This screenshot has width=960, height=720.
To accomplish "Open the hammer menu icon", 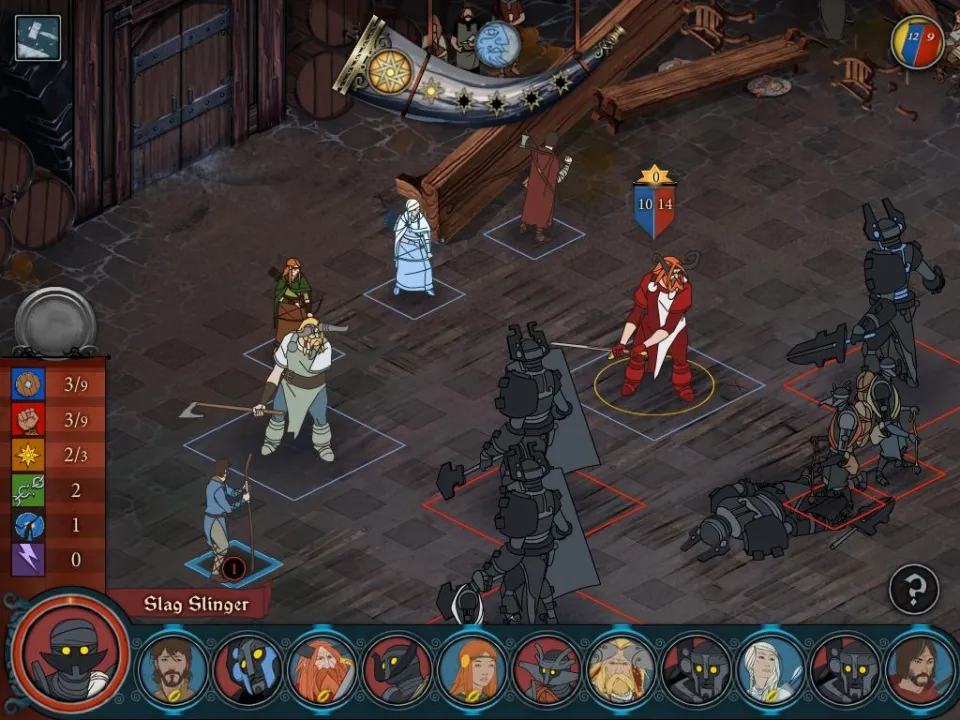I will [x=37, y=37].
